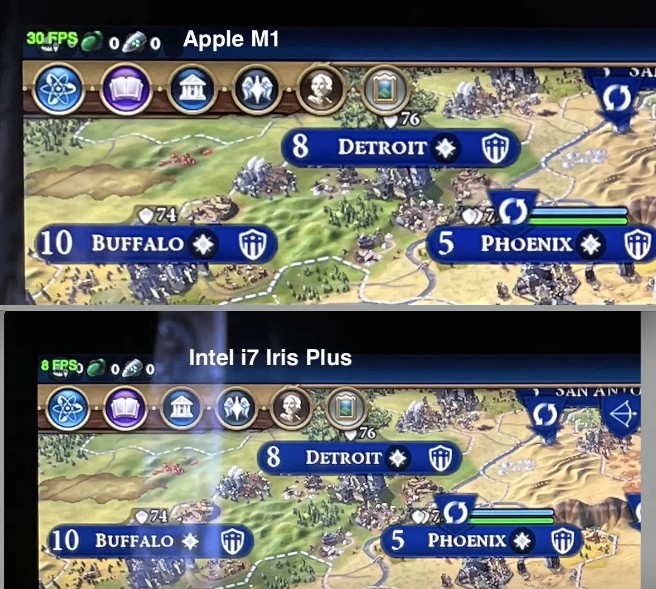Open Great People in the Intel view

click(291, 410)
